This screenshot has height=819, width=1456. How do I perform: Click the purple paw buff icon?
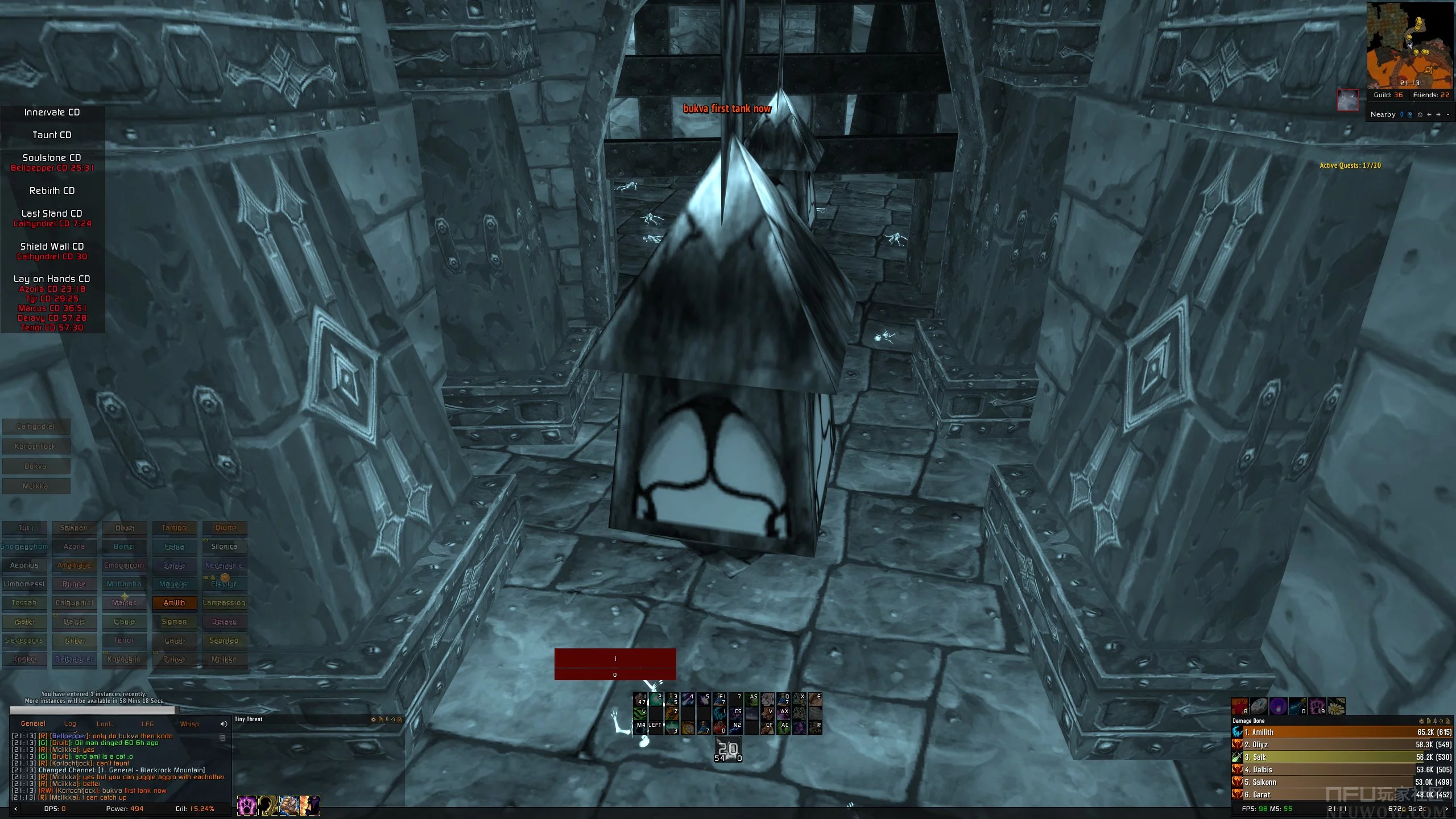click(247, 805)
